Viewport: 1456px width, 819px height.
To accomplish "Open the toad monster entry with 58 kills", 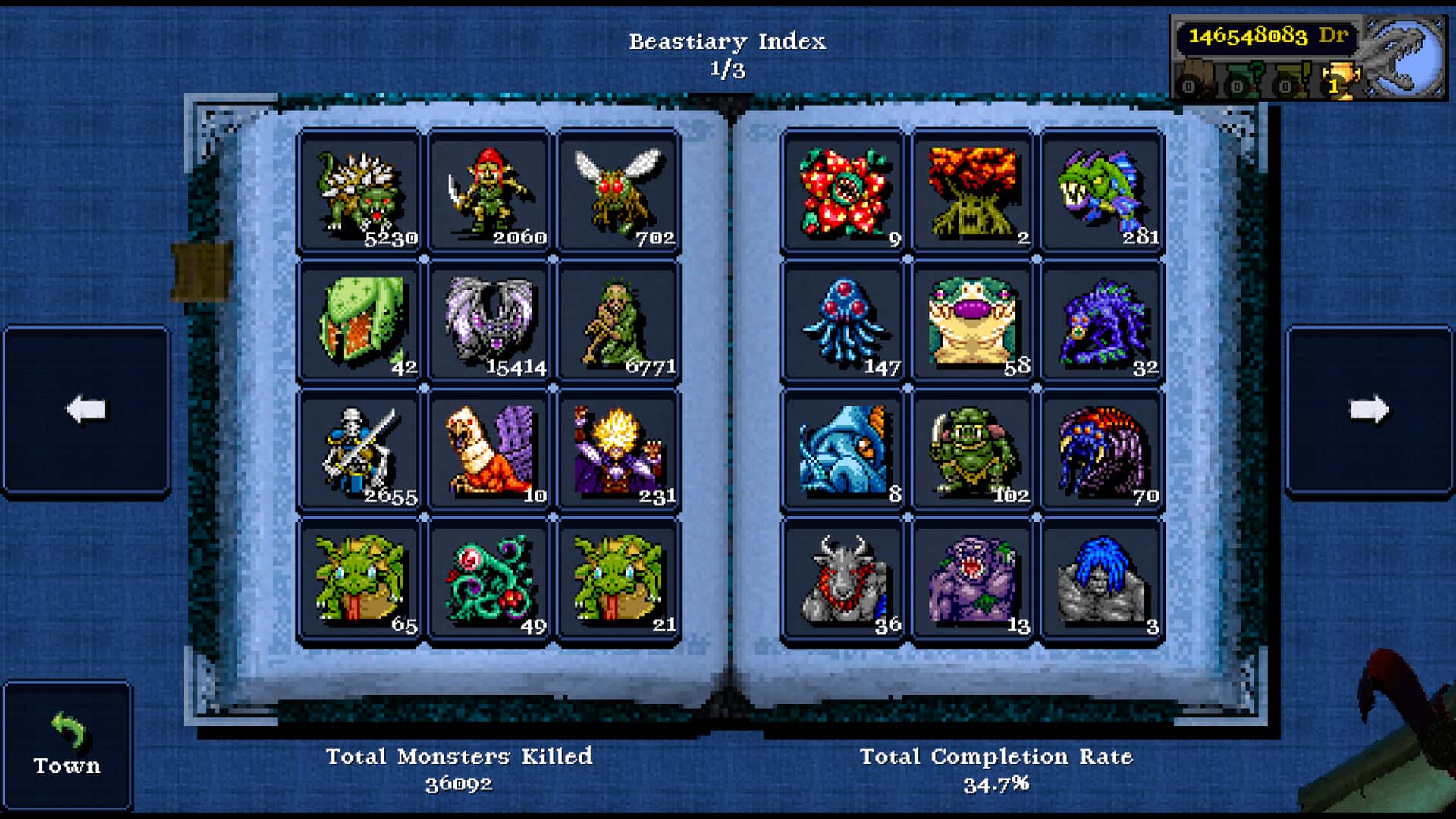I will (x=971, y=321).
